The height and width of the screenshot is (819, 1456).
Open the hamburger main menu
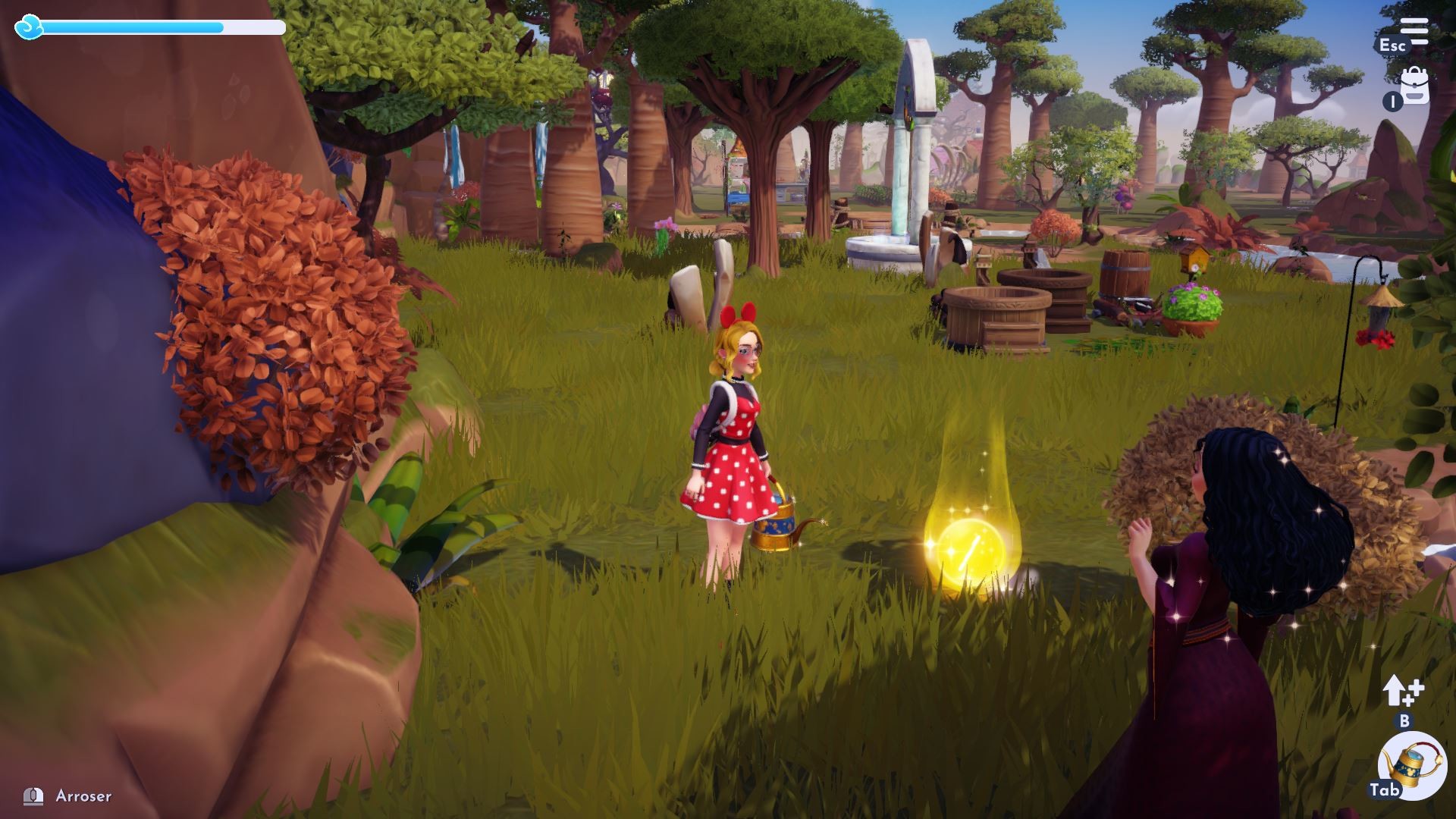1414,31
